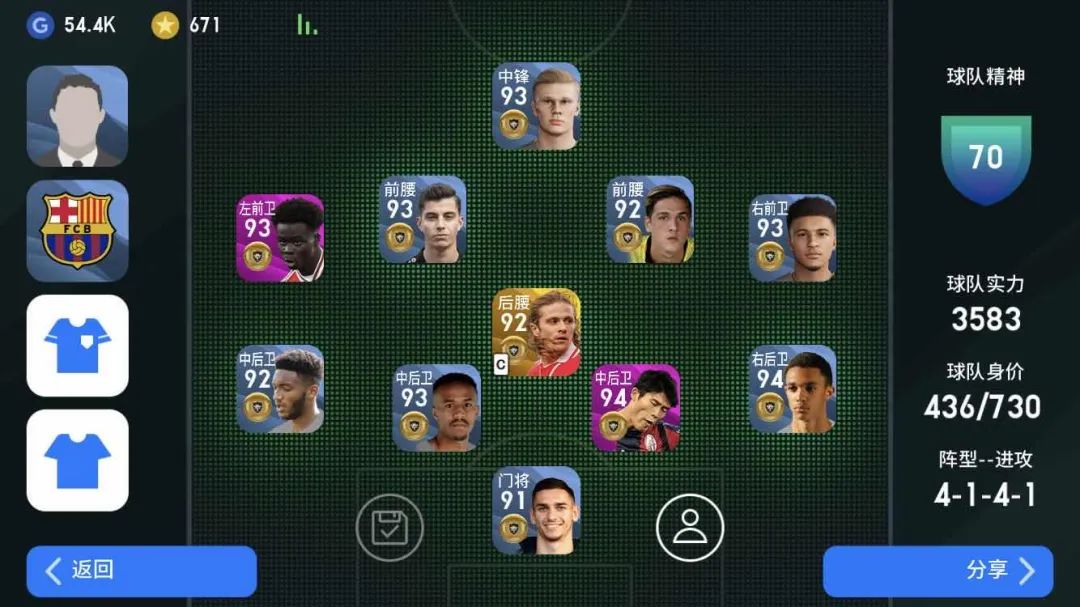Open the round person profile icon
The height and width of the screenshot is (607, 1080).
[689, 527]
